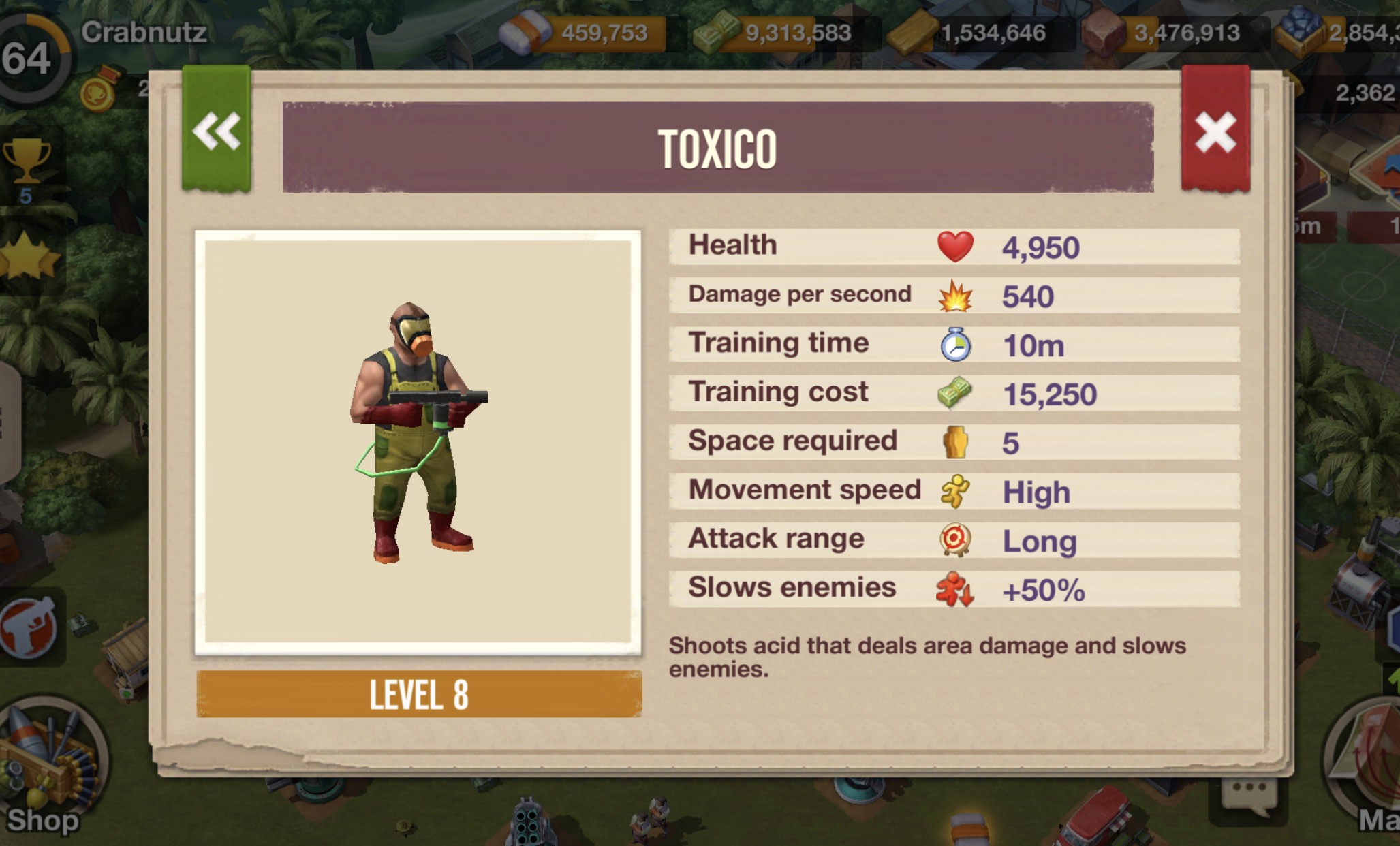The image size is (1400, 846).
Task: Tap the red pistol attack icon
Action: 29,627
